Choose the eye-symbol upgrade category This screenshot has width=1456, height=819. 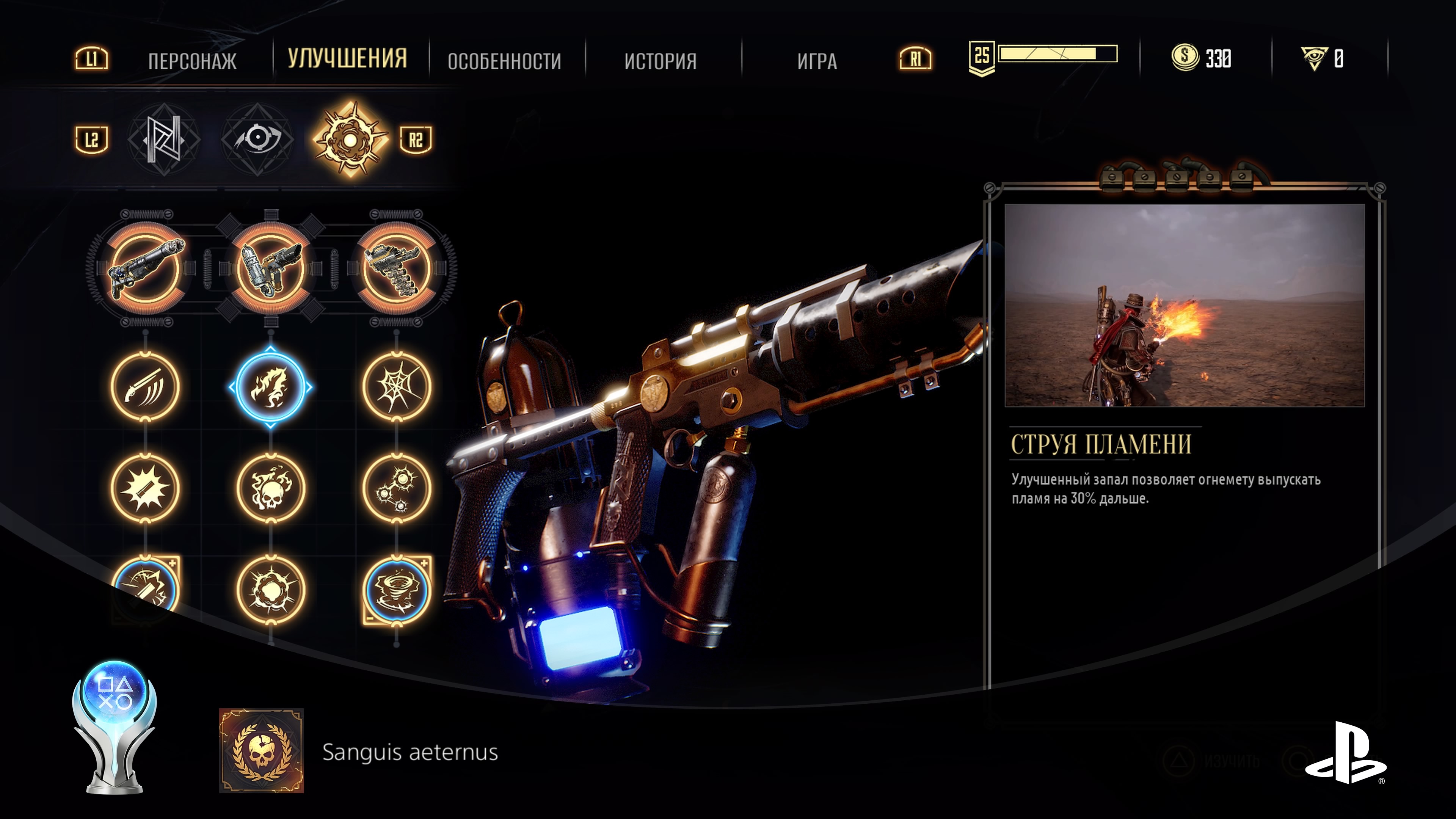point(257,139)
